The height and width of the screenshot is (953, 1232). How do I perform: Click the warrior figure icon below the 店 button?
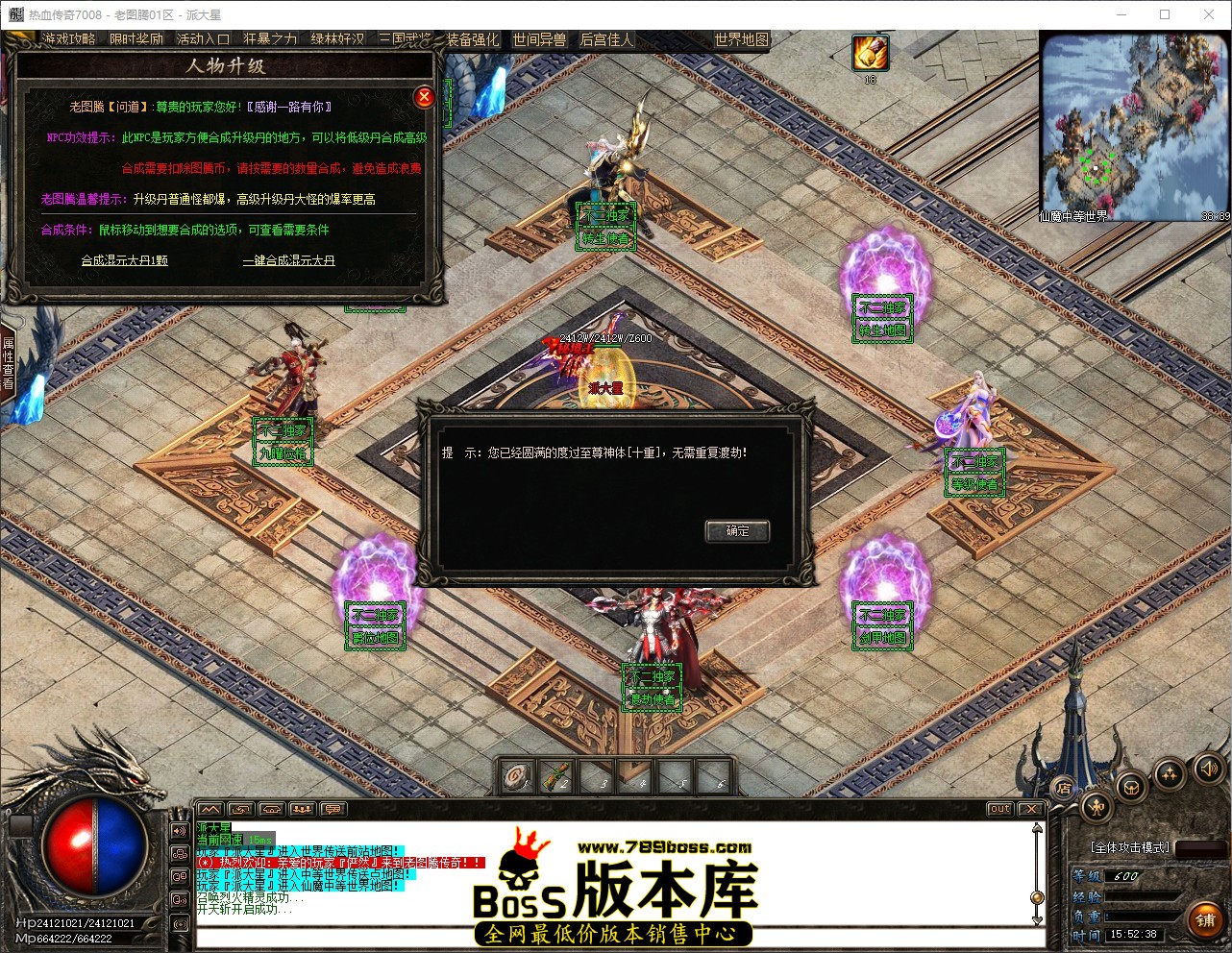click(x=1096, y=807)
